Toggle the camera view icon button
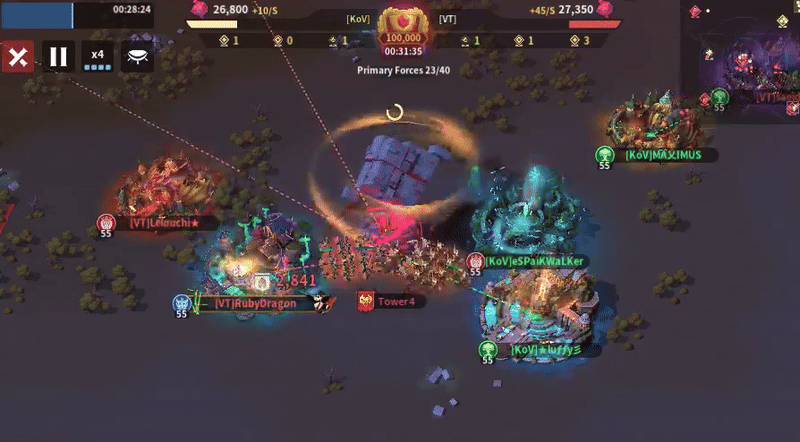Image resolution: width=800 pixels, height=442 pixels. [137, 57]
